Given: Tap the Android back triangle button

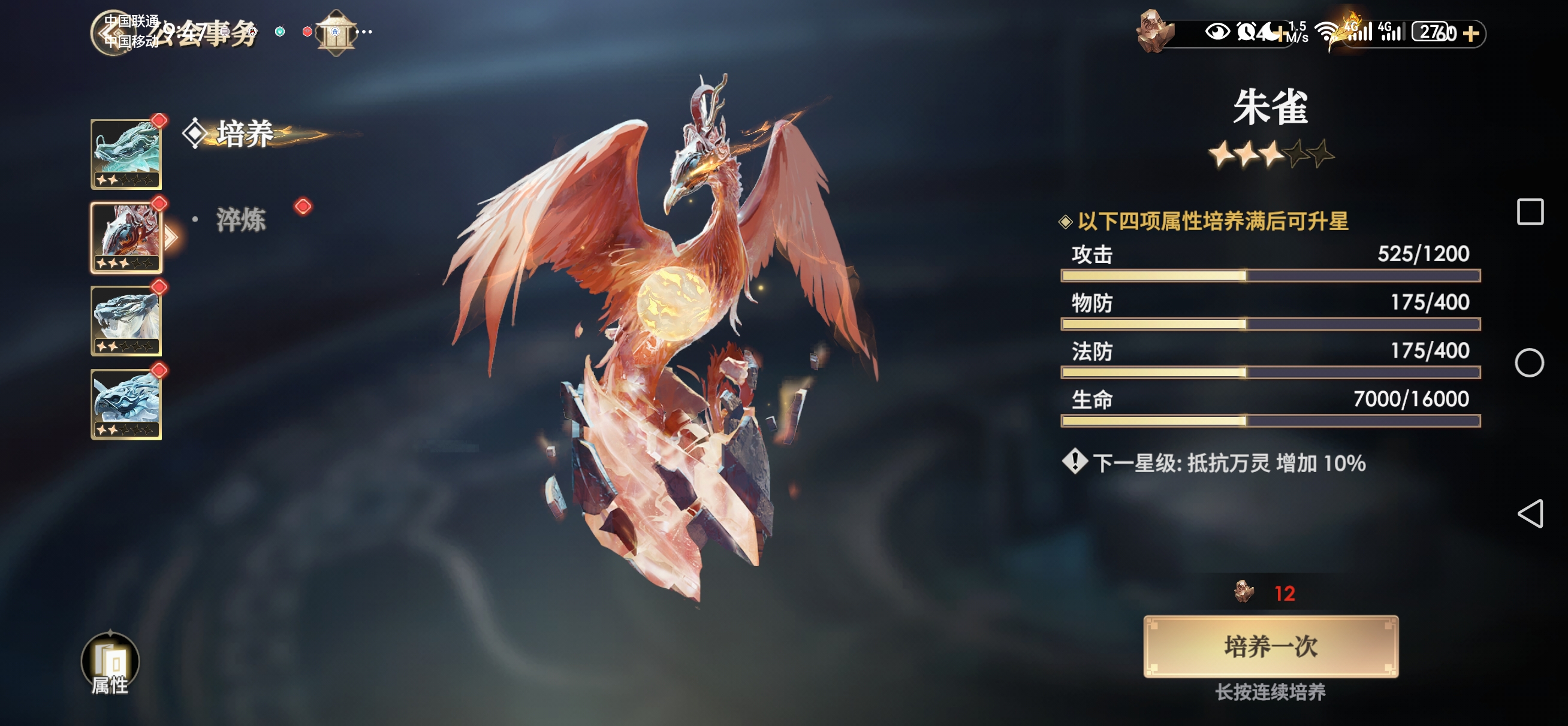Looking at the screenshot, I should (x=1530, y=513).
